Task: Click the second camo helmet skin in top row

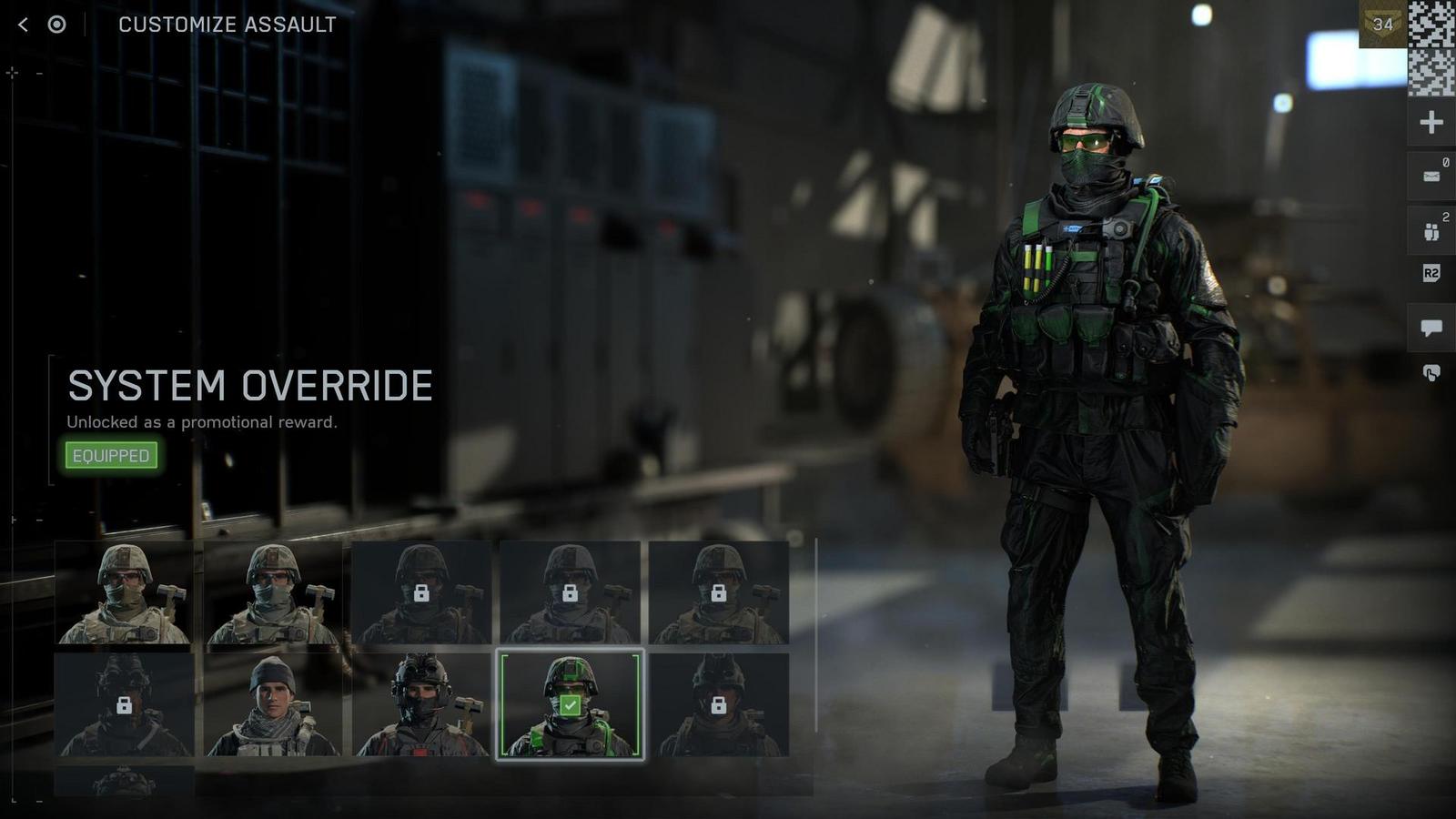Action: coord(270,591)
